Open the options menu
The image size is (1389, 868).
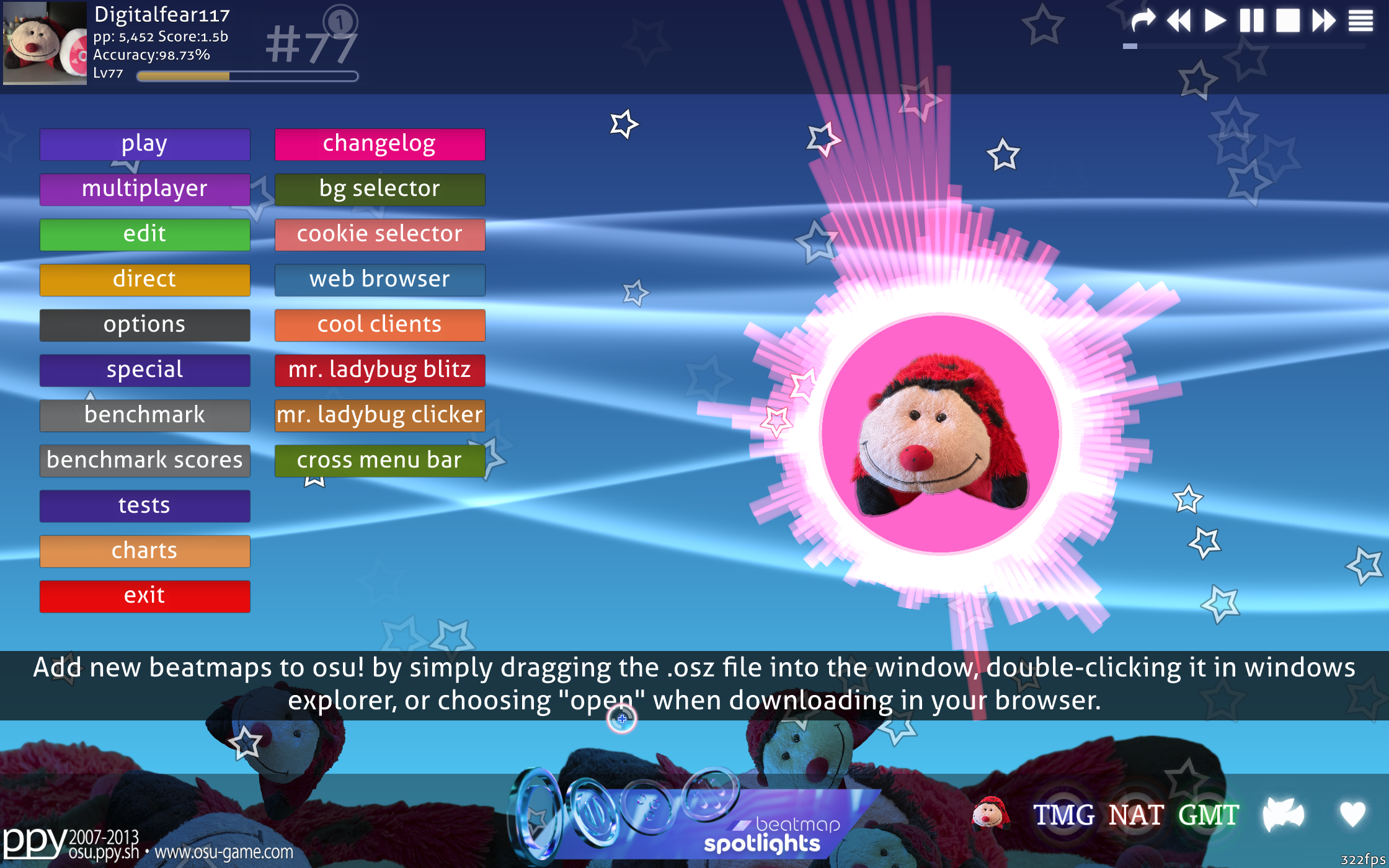pyautogui.click(x=144, y=325)
